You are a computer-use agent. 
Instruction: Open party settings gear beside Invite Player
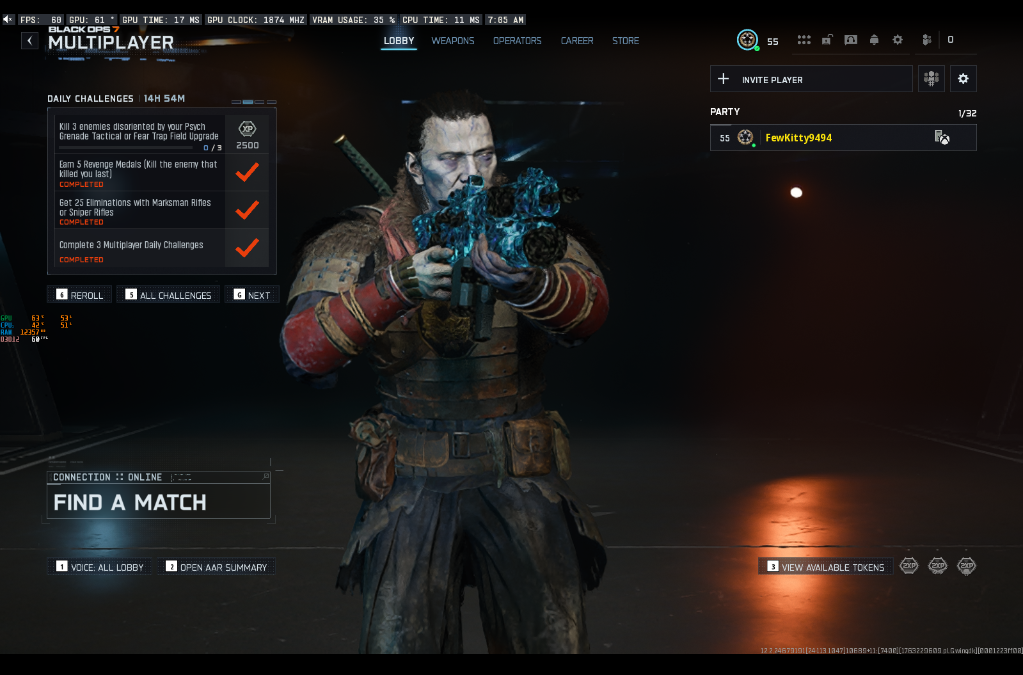[963, 79]
